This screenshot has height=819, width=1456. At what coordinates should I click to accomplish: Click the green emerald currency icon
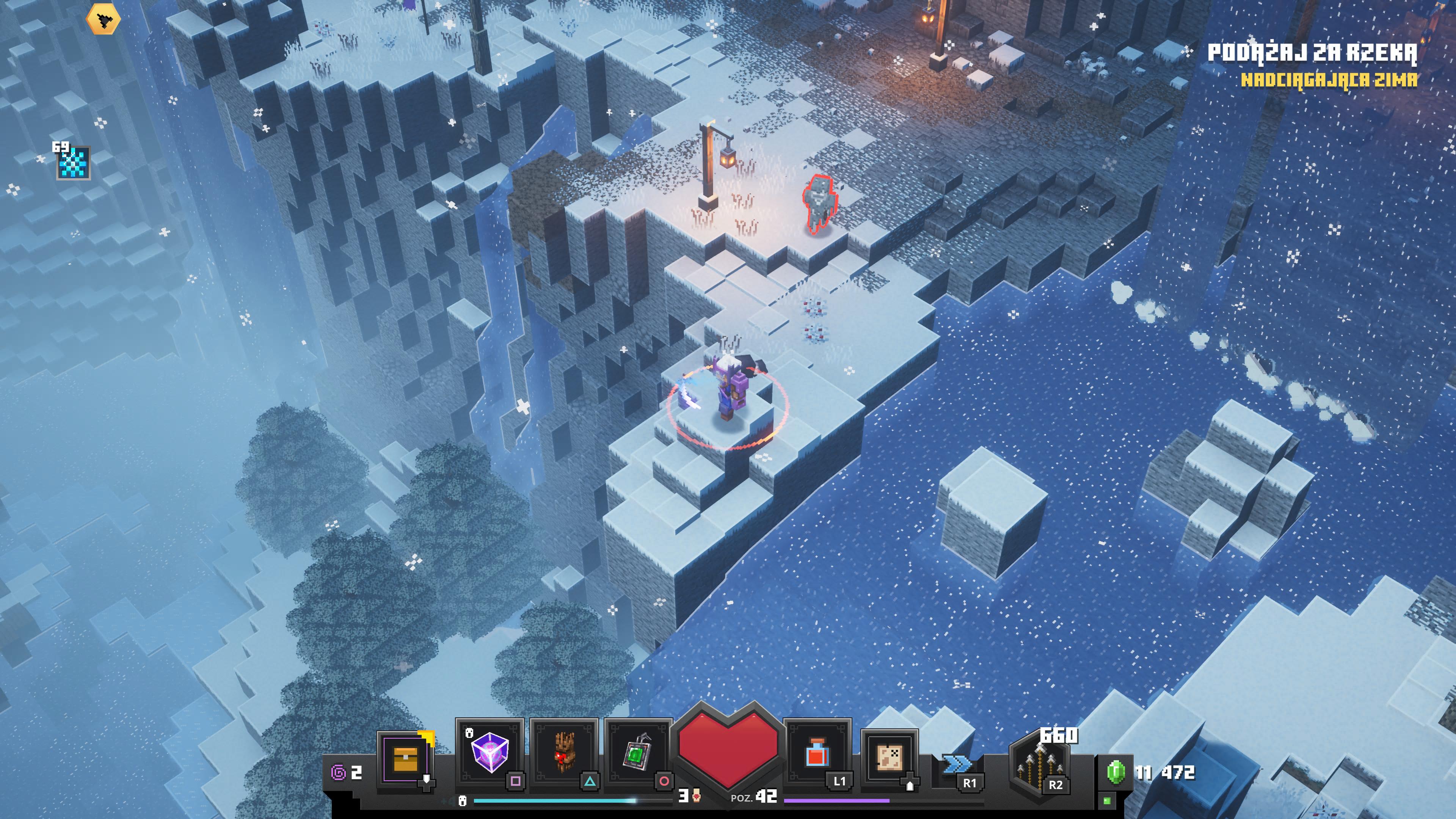(x=1116, y=772)
